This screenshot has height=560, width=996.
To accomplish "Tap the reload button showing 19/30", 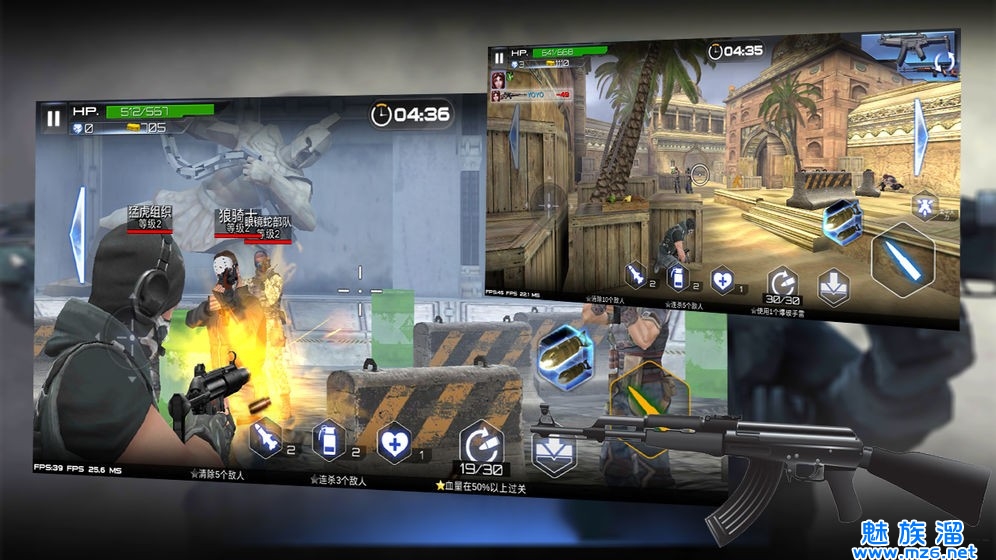I will 479,447.
